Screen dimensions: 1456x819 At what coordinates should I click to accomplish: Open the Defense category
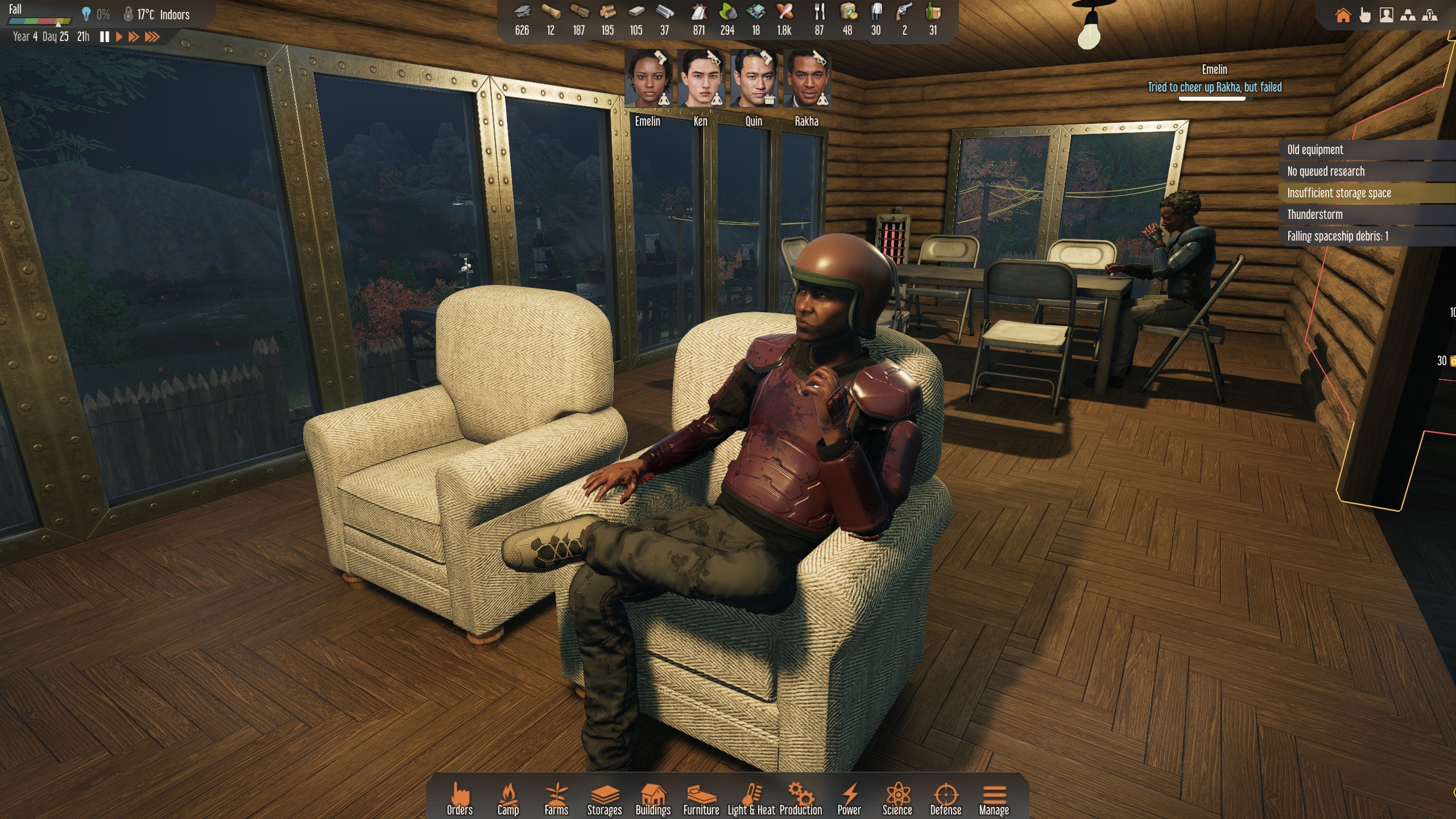(x=945, y=799)
